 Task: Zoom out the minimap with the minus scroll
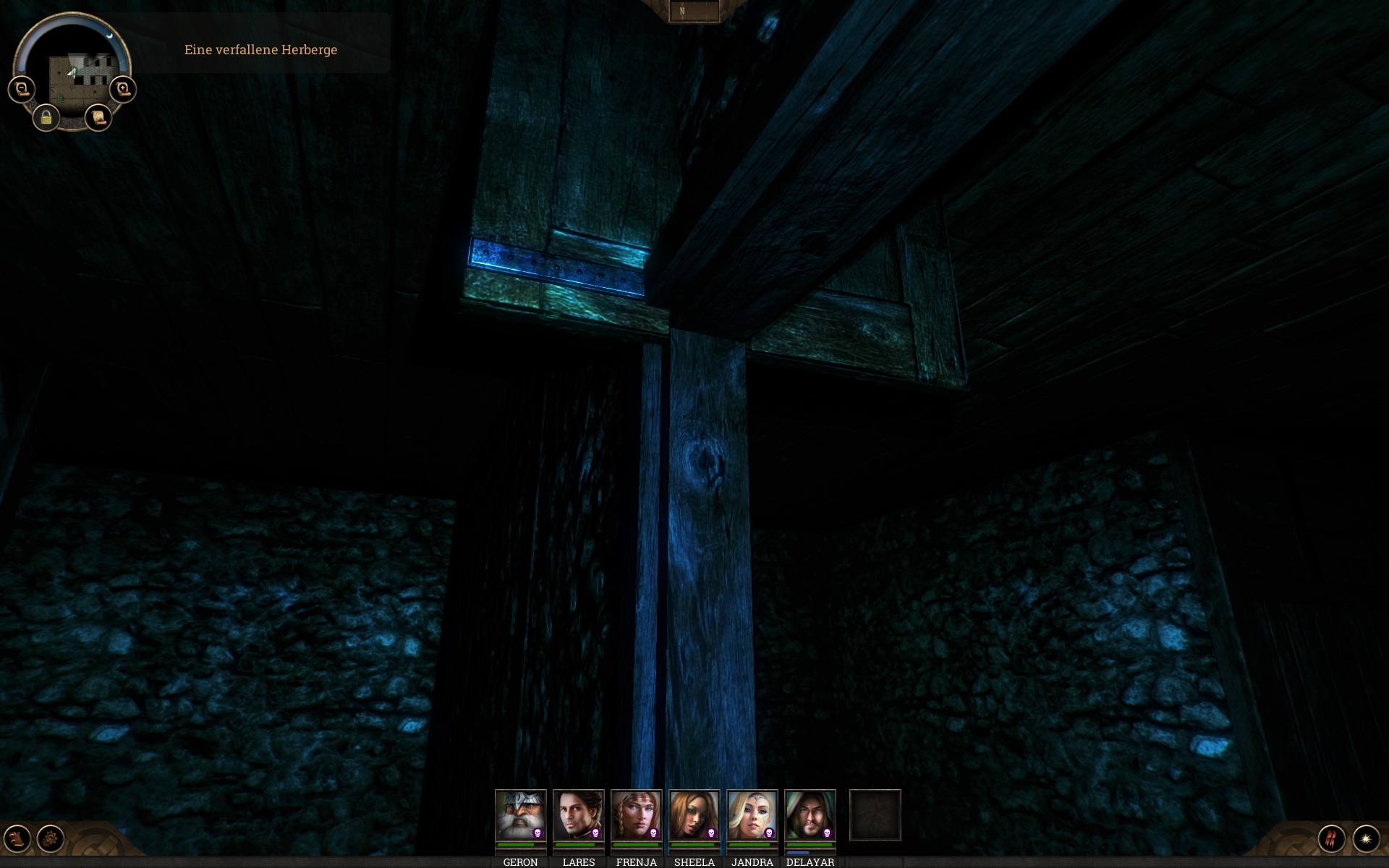click(x=21, y=88)
